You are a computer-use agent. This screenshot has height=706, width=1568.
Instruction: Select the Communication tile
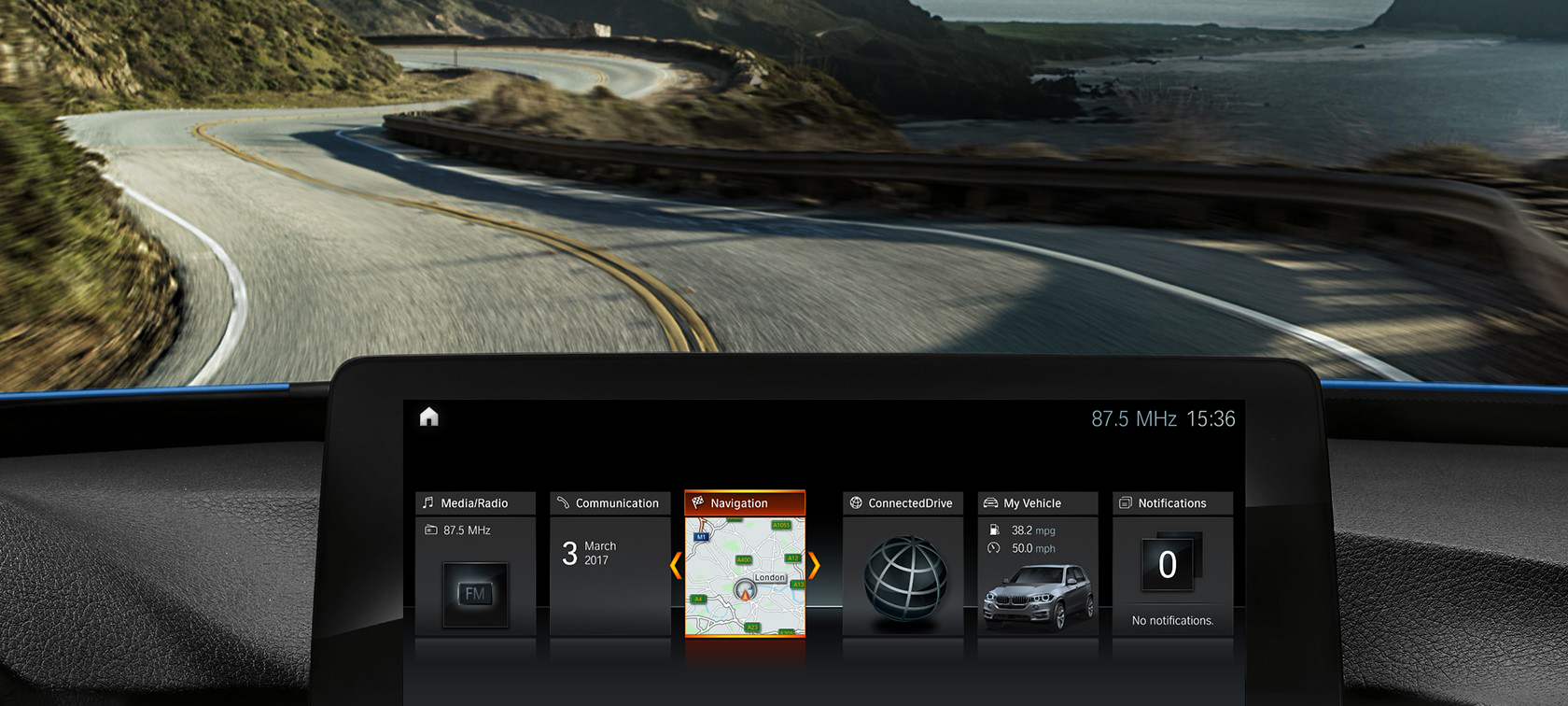[x=609, y=564]
